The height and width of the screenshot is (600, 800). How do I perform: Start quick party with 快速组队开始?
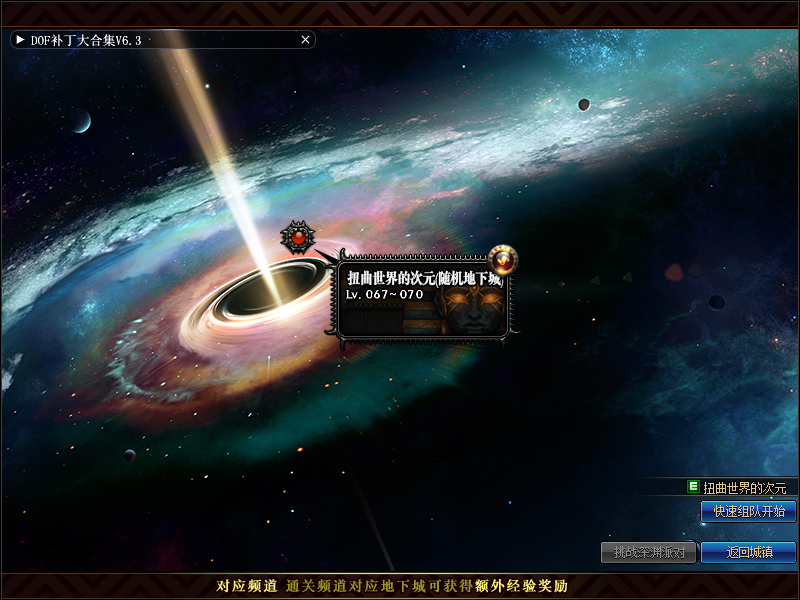[x=748, y=511]
